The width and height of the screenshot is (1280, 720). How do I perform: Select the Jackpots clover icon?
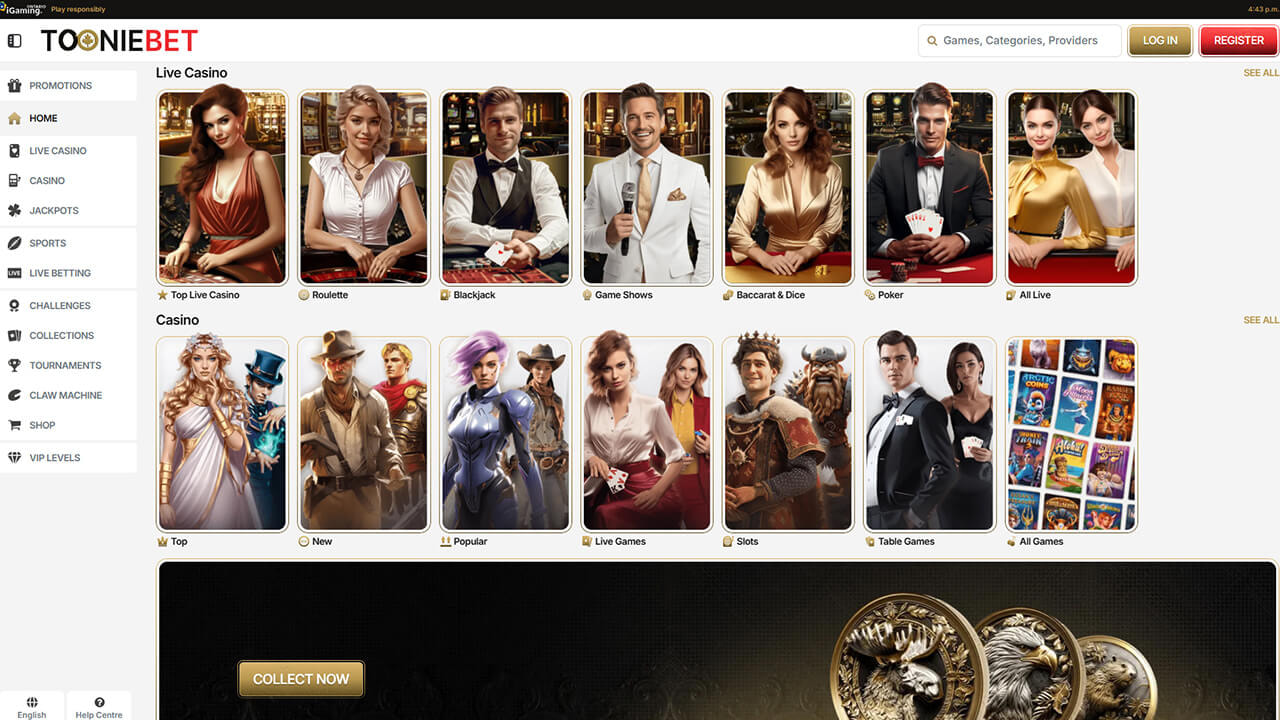tap(15, 210)
